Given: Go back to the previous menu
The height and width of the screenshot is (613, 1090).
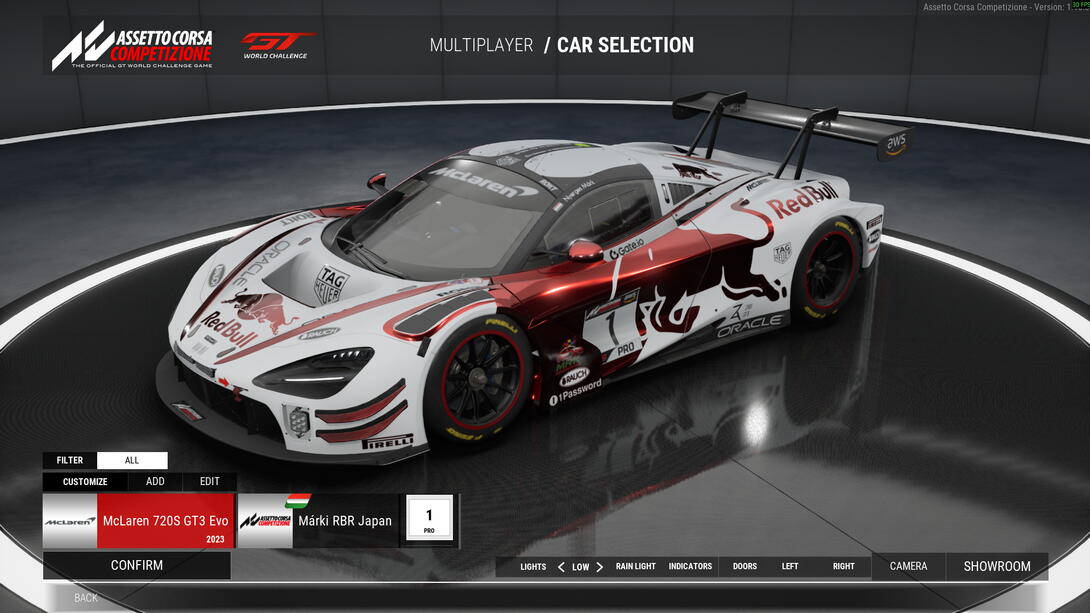Looking at the screenshot, I should [86, 598].
